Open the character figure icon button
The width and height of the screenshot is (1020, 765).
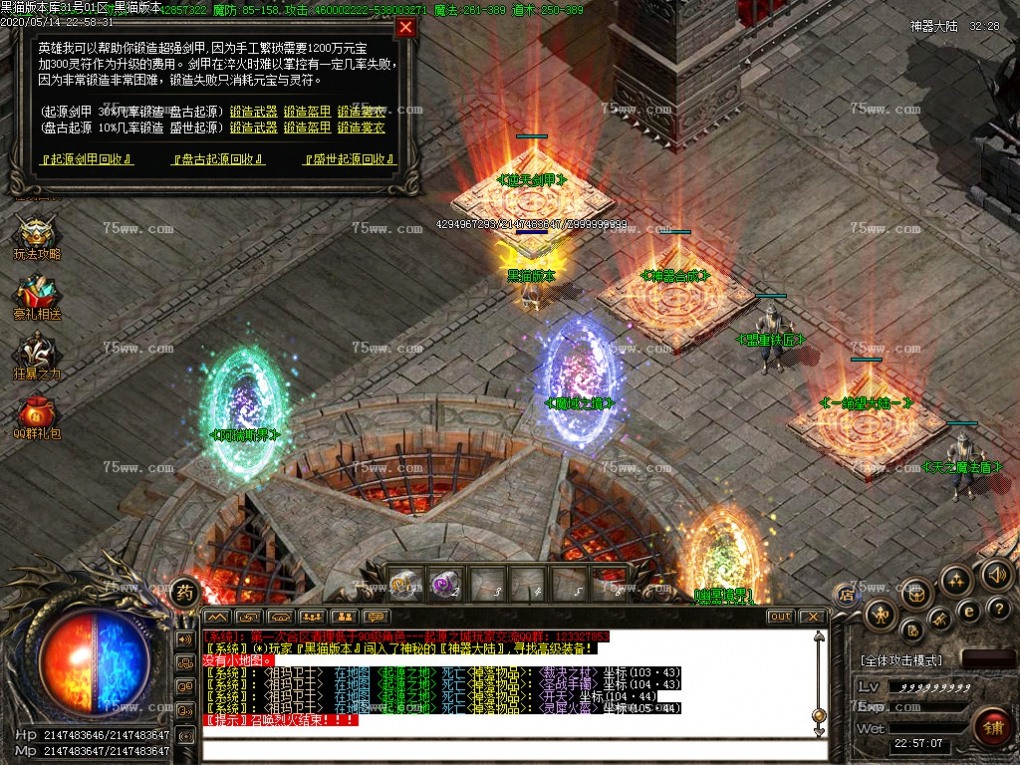coord(881,614)
